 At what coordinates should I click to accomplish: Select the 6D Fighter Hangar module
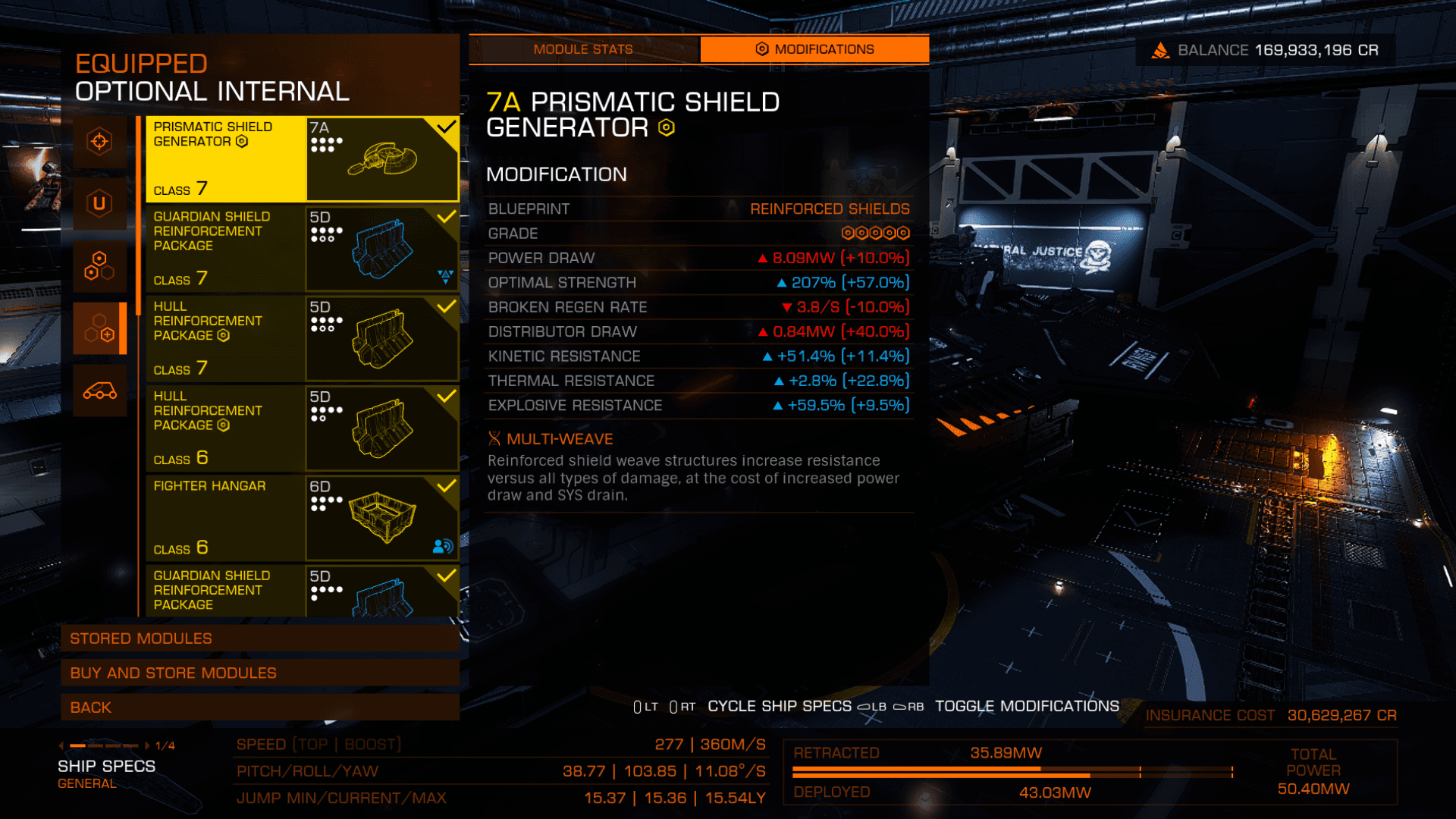pyautogui.click(x=302, y=517)
